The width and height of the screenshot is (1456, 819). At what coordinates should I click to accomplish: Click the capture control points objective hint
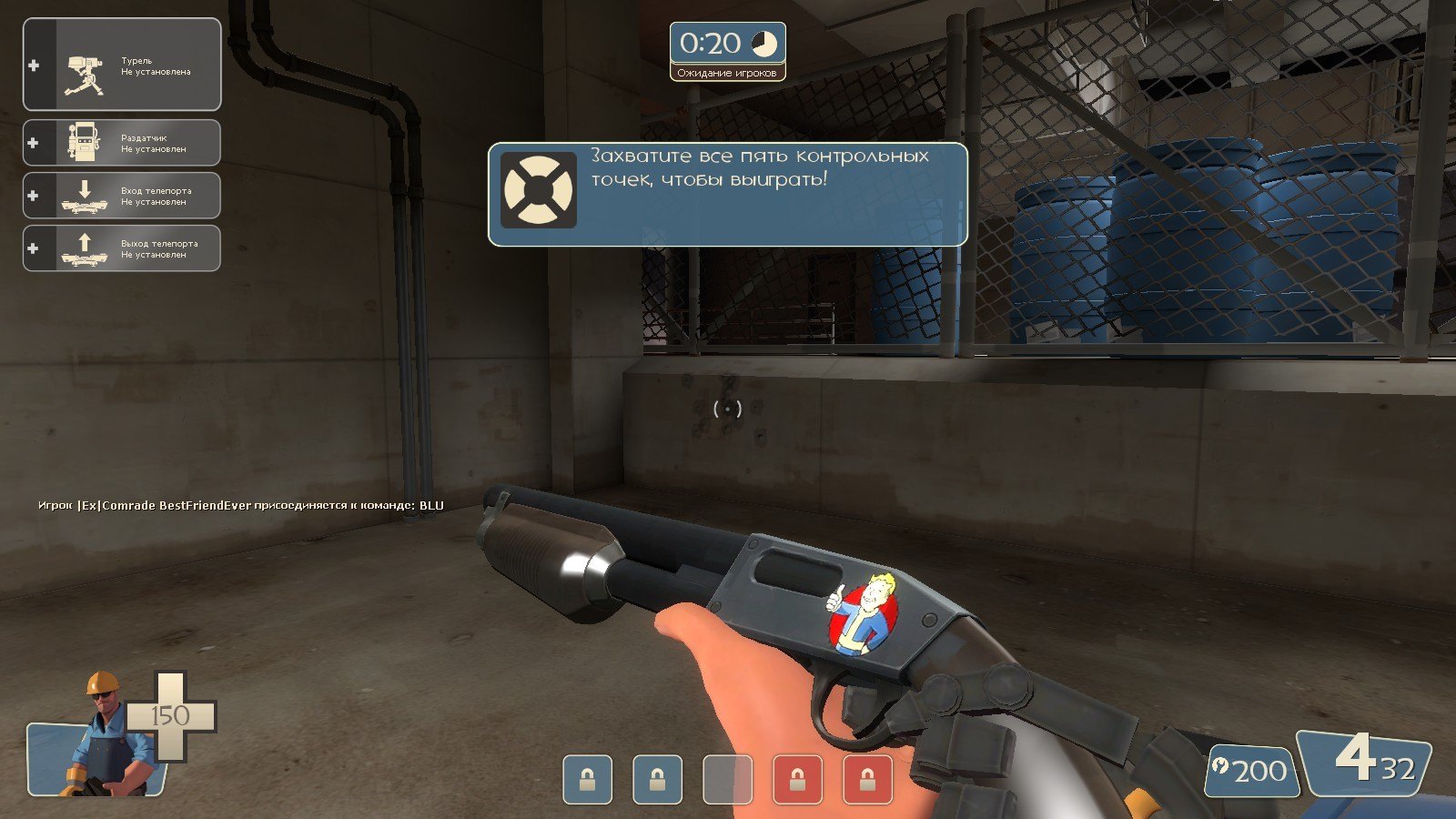pyautogui.click(x=727, y=194)
